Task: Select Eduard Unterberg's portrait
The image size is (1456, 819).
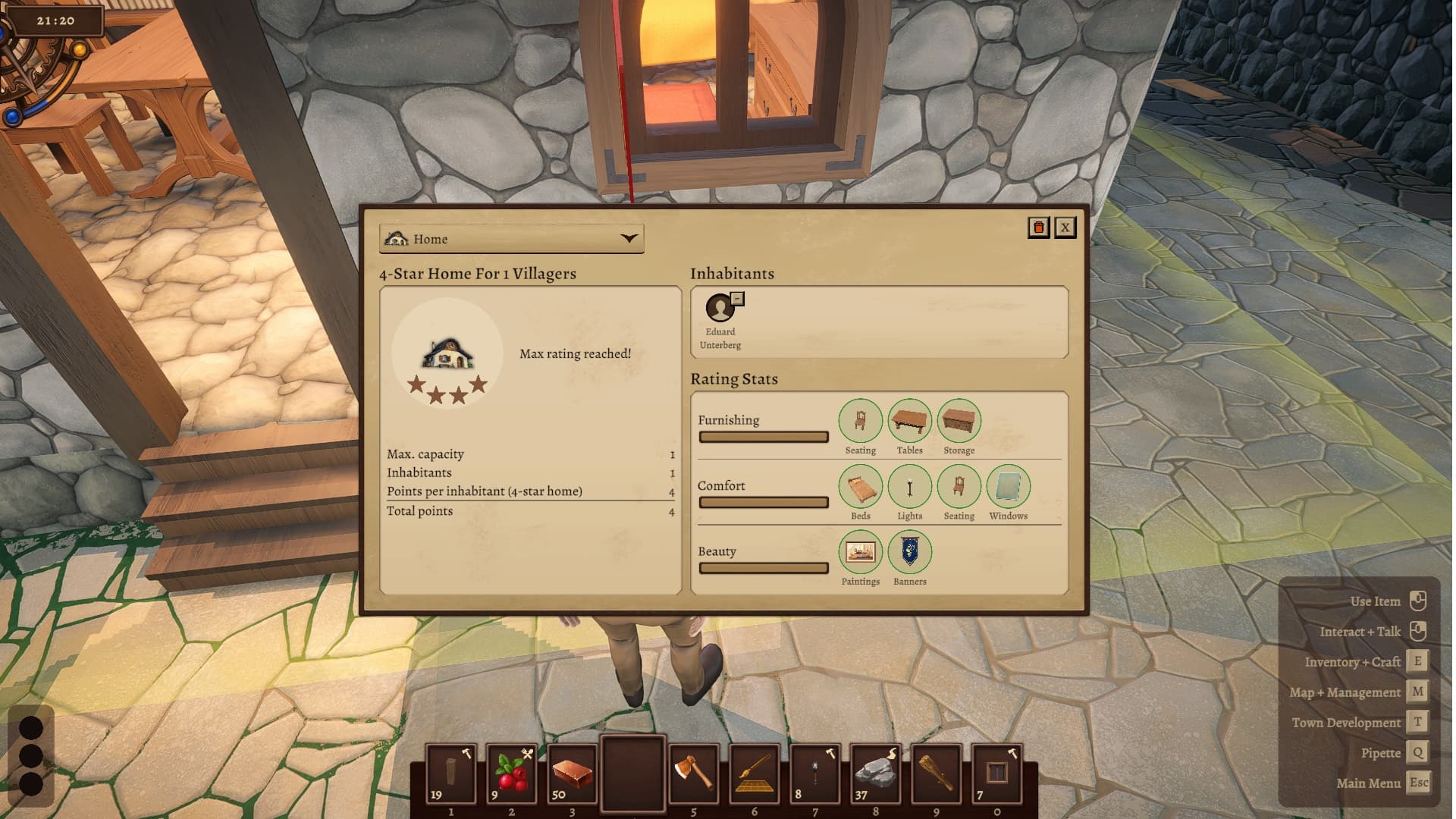Action: pos(719,309)
